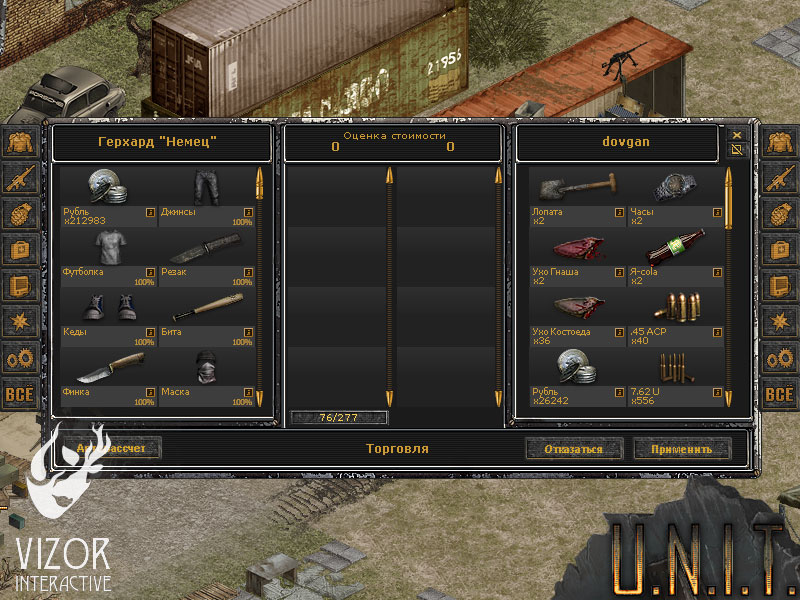Click the Применить button to confirm the trade
This screenshot has height=600, width=800.
682,449
